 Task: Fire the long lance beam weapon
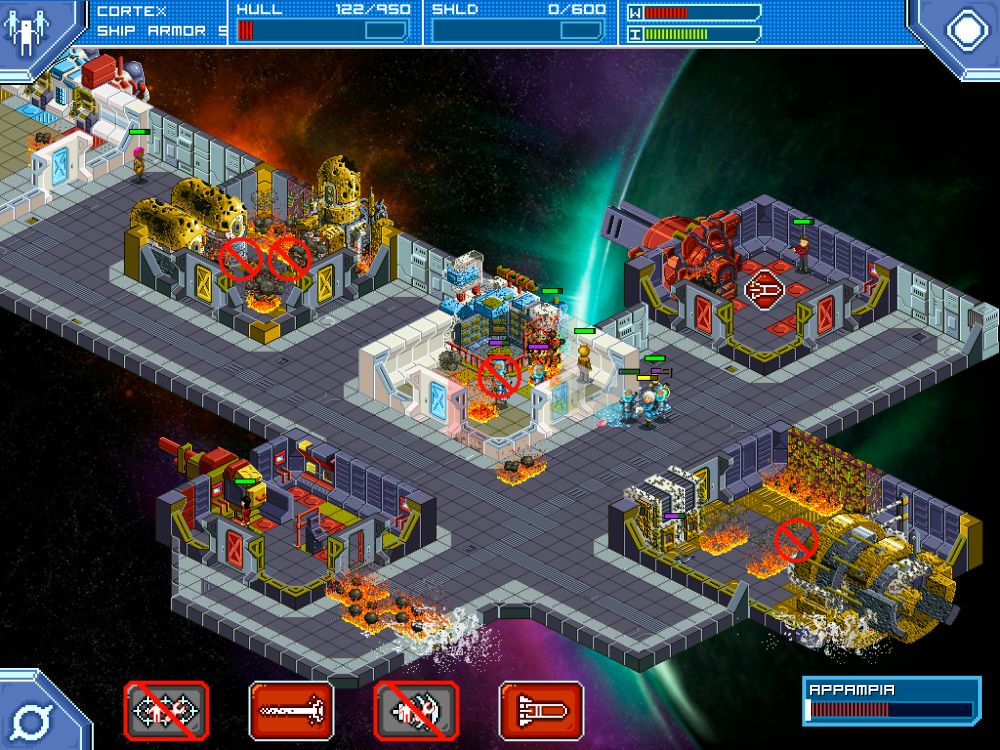(x=291, y=710)
